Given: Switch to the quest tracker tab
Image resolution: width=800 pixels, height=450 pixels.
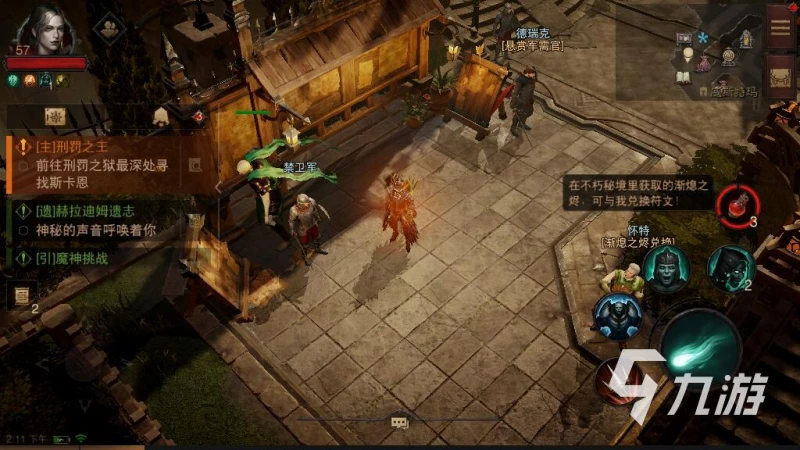Looking at the screenshot, I should tap(56, 116).
